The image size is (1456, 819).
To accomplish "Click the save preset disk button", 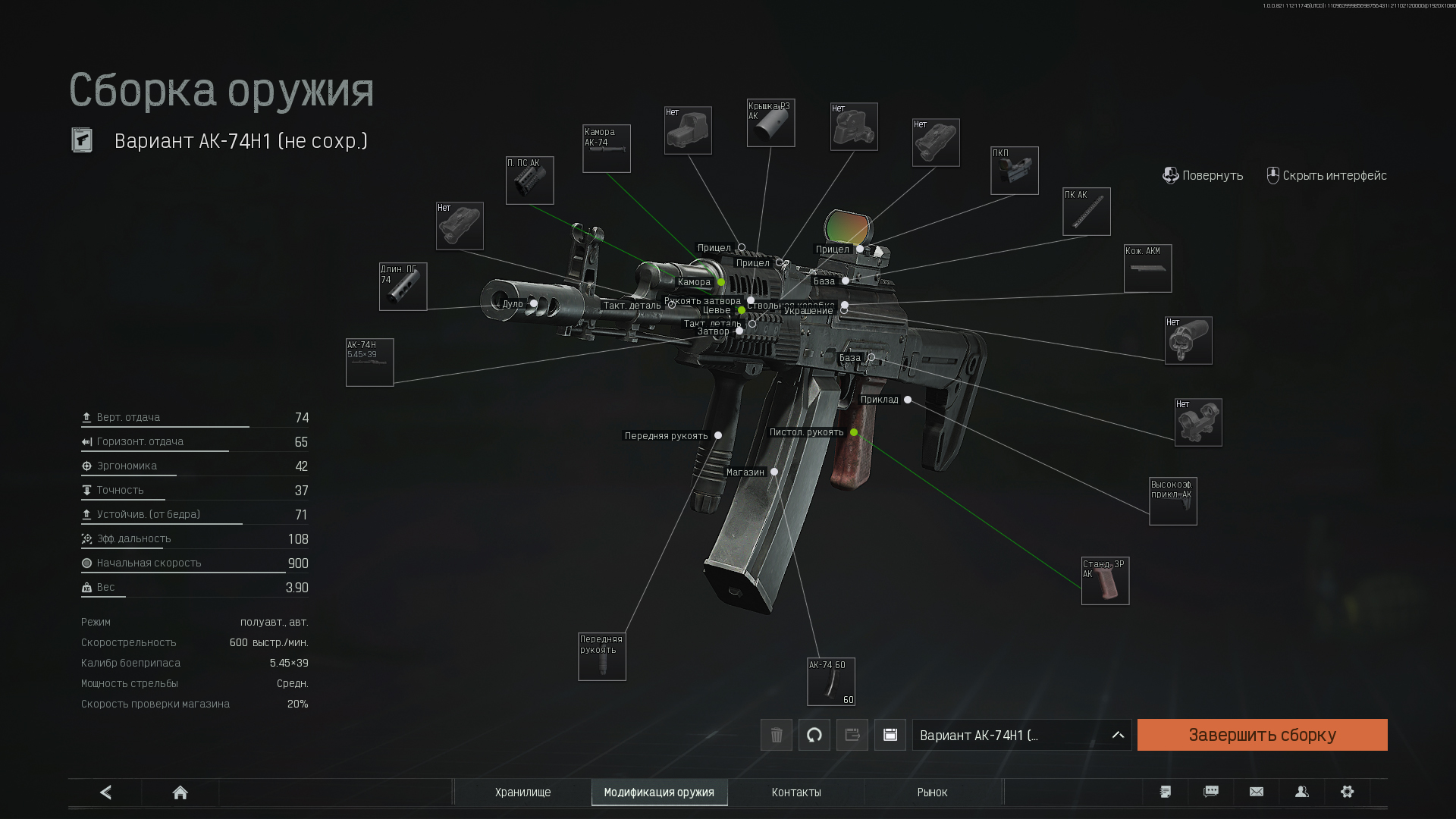I will click(890, 735).
